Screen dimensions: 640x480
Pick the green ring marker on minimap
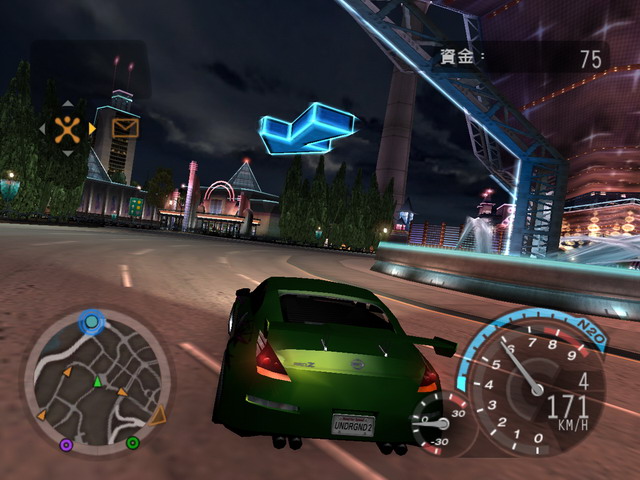[132, 442]
